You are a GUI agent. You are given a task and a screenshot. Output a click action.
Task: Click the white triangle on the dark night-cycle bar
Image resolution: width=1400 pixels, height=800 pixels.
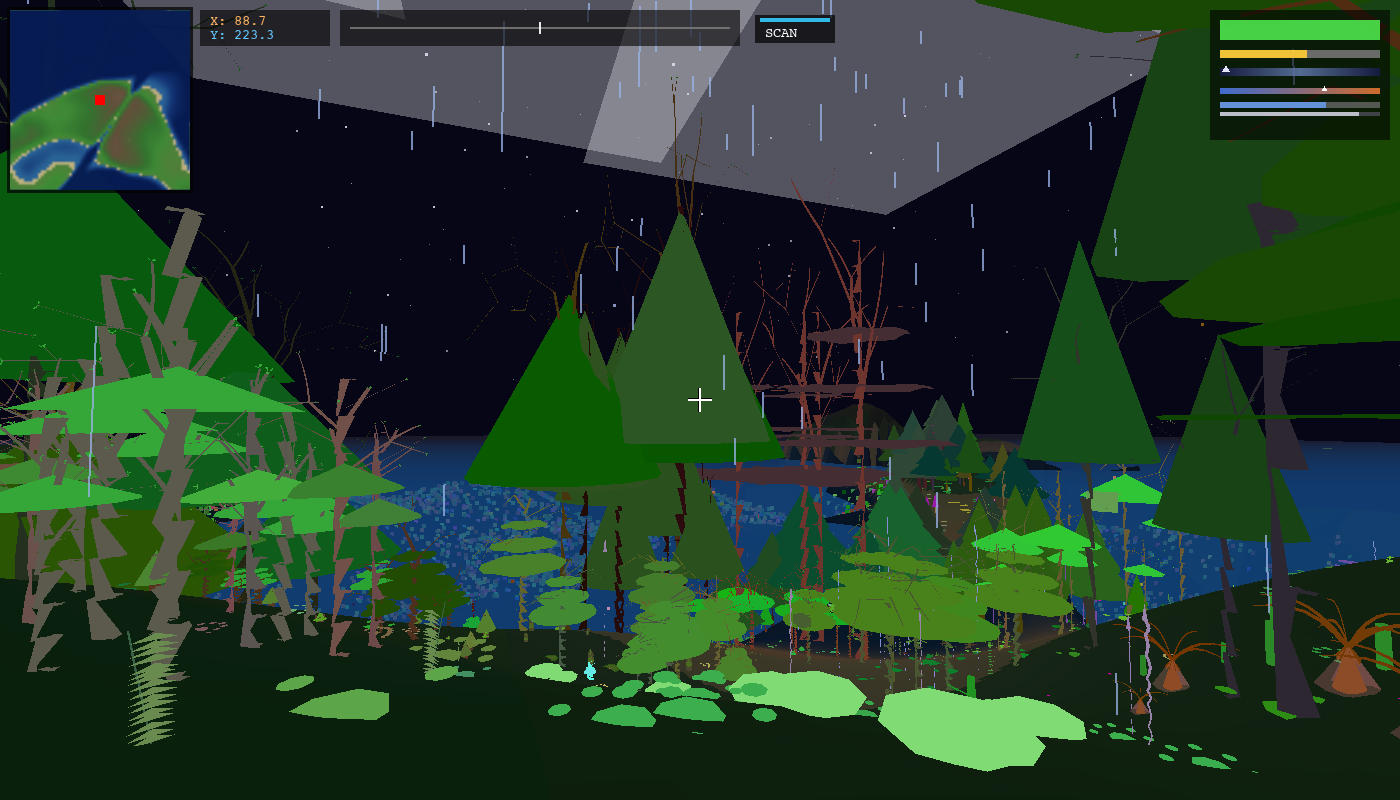[x=1226, y=69]
